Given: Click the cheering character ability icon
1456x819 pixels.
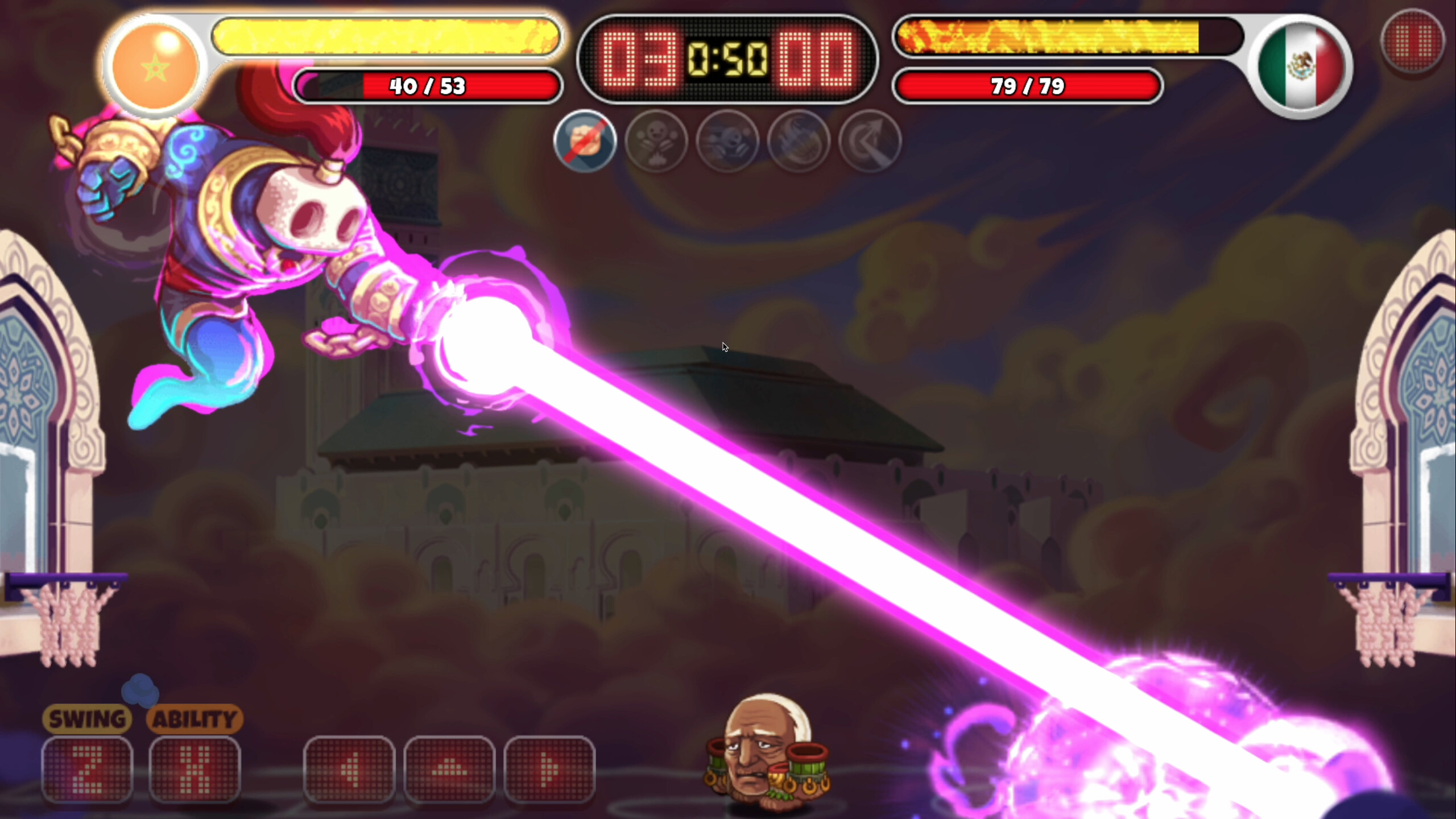Looking at the screenshot, I should click(657, 142).
